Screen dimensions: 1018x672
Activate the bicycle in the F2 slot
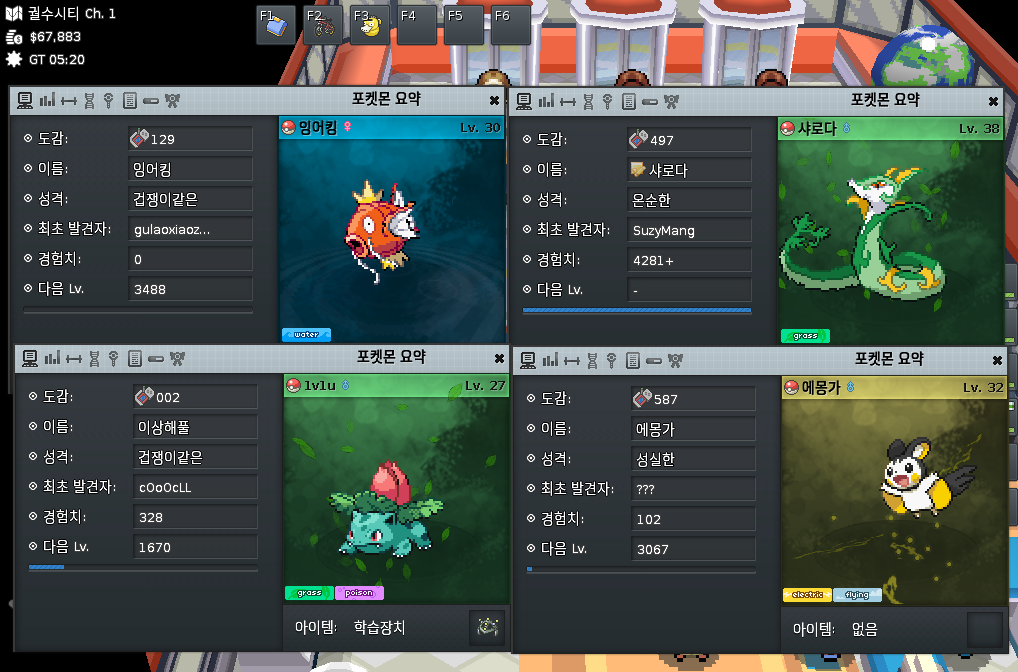[324, 25]
